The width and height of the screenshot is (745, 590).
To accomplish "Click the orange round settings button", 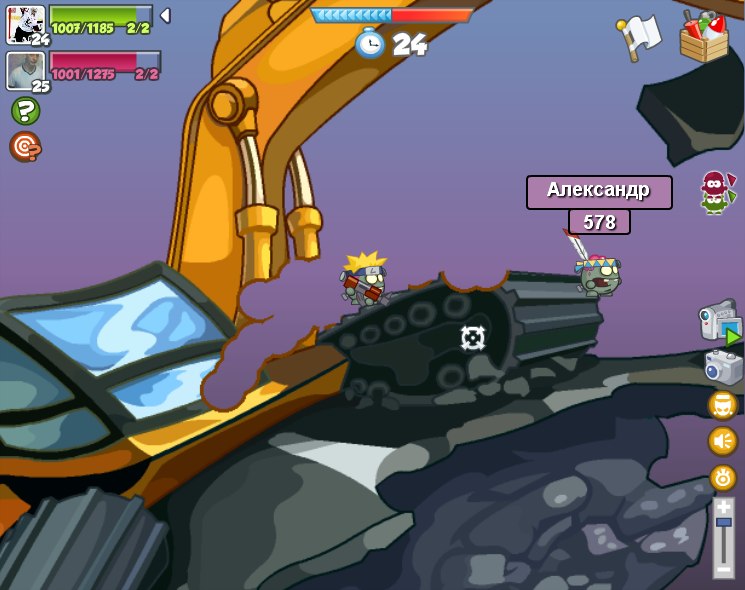I will click(x=722, y=477).
